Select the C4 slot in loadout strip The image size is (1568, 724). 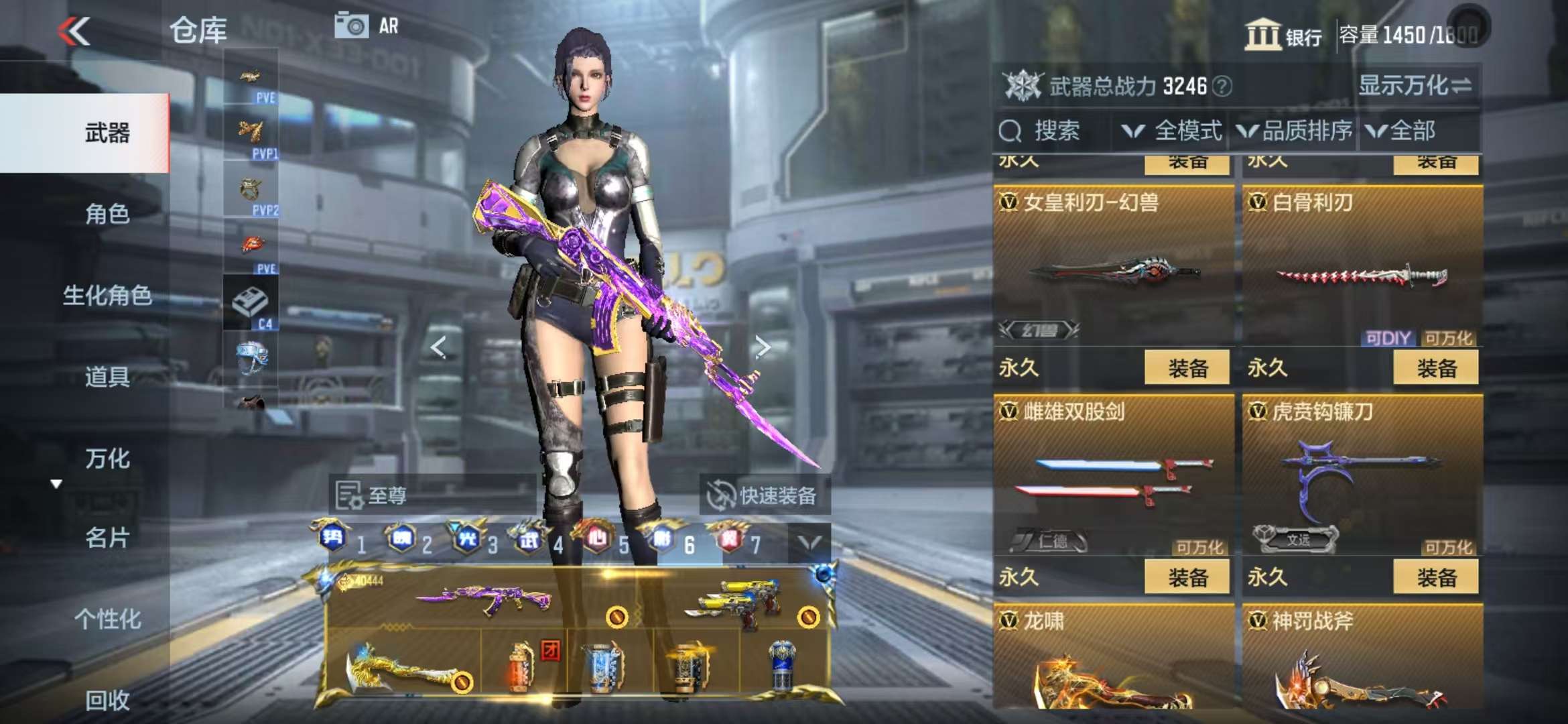pos(251,304)
